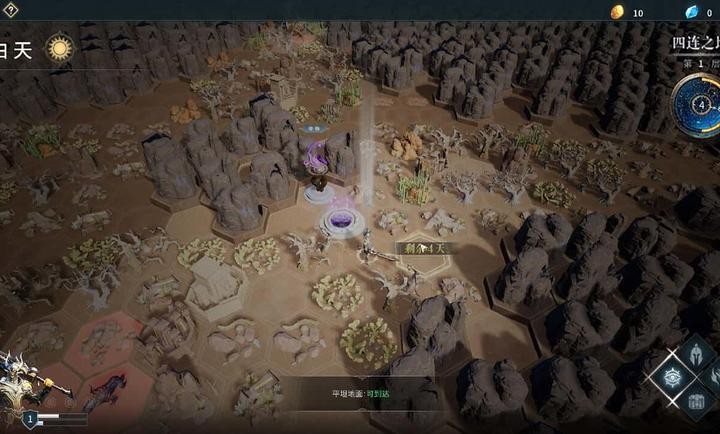Image resolution: width=720 pixels, height=434 pixels.
Task: Click the circular star compass dial
Action: pos(700,104)
